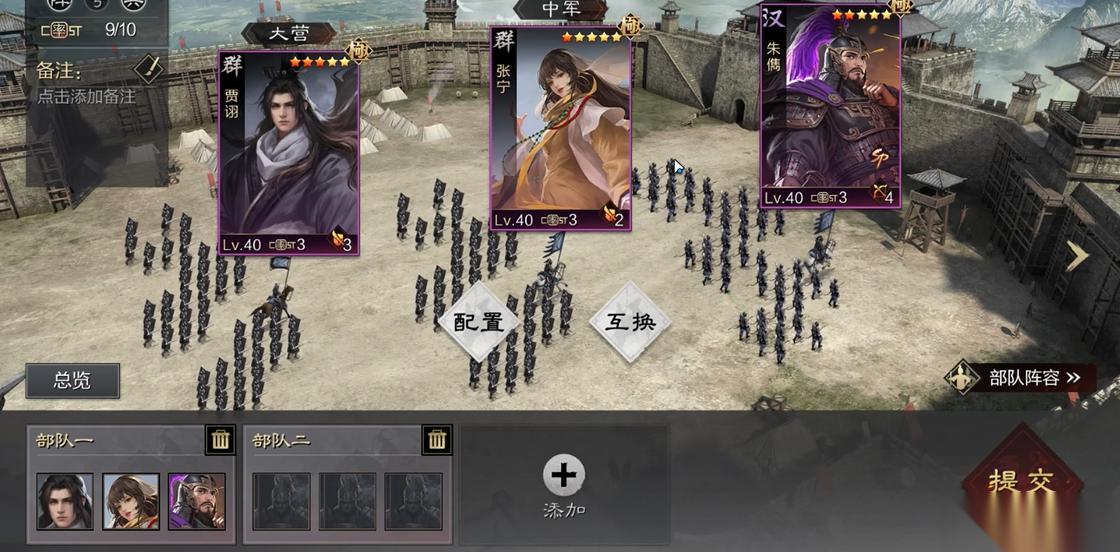
Task: Click the right arrow to next page
Action: pos(1076,257)
